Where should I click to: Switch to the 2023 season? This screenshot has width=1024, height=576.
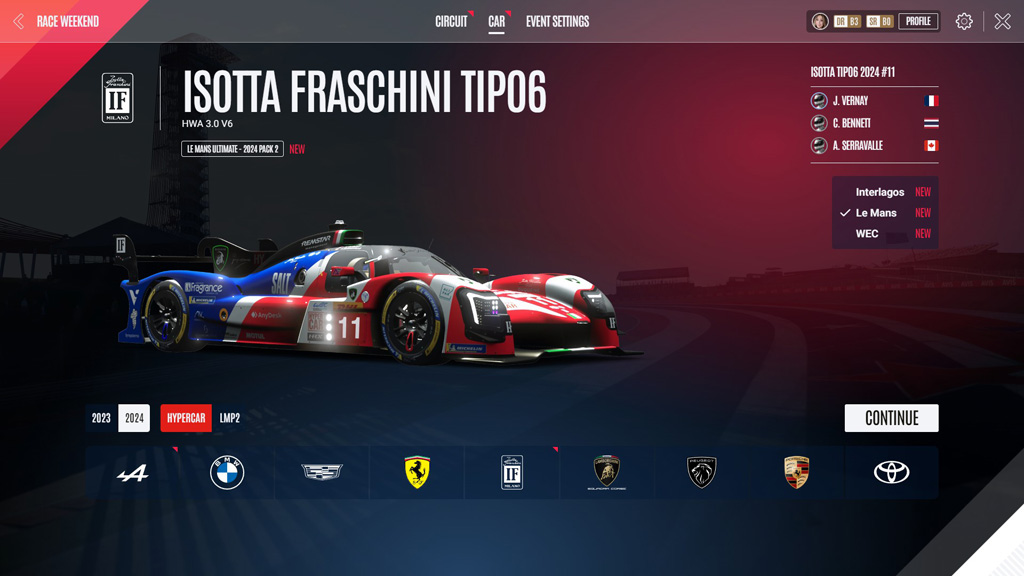pos(101,418)
